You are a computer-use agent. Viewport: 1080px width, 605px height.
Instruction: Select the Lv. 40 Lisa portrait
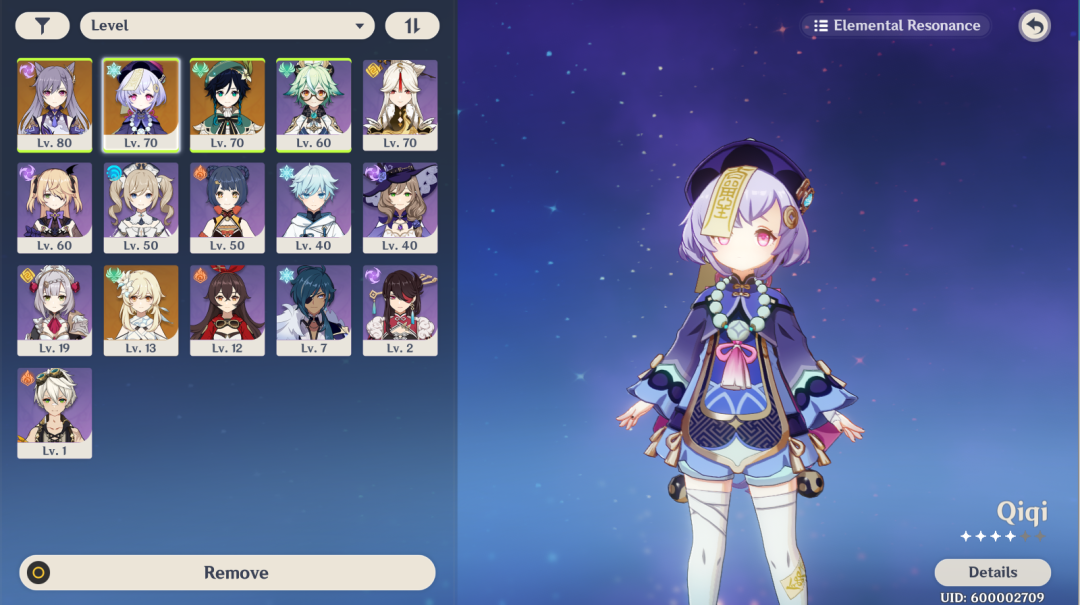[400, 207]
